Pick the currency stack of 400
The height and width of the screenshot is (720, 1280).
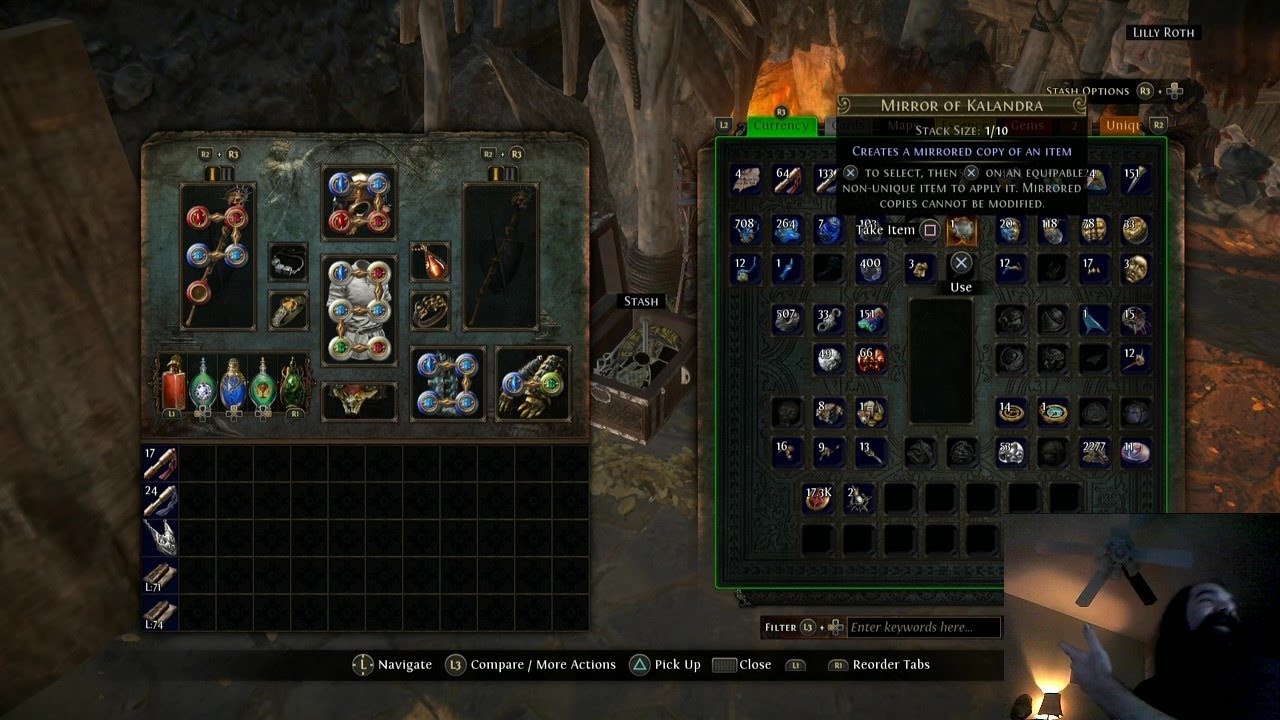pyautogui.click(x=871, y=269)
